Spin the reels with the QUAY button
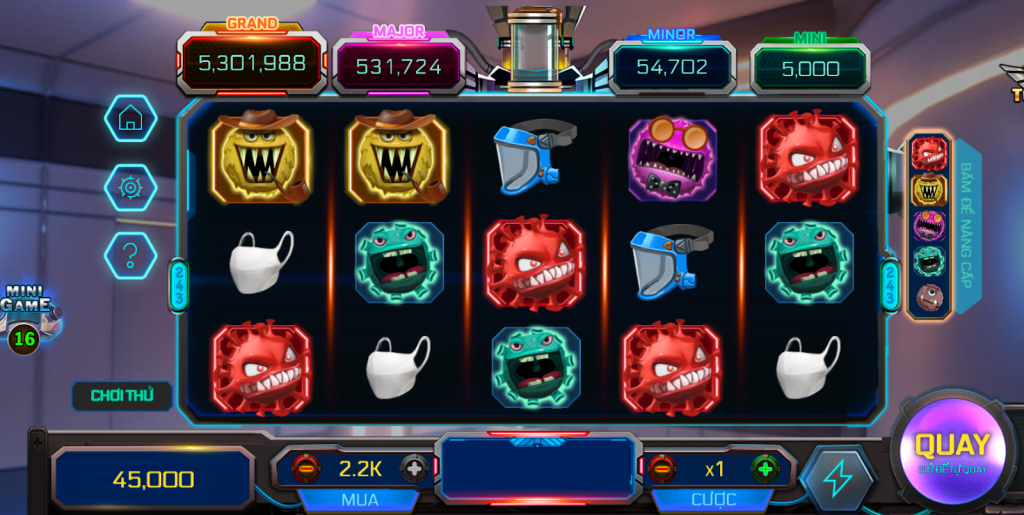1024x515 pixels. point(951,449)
